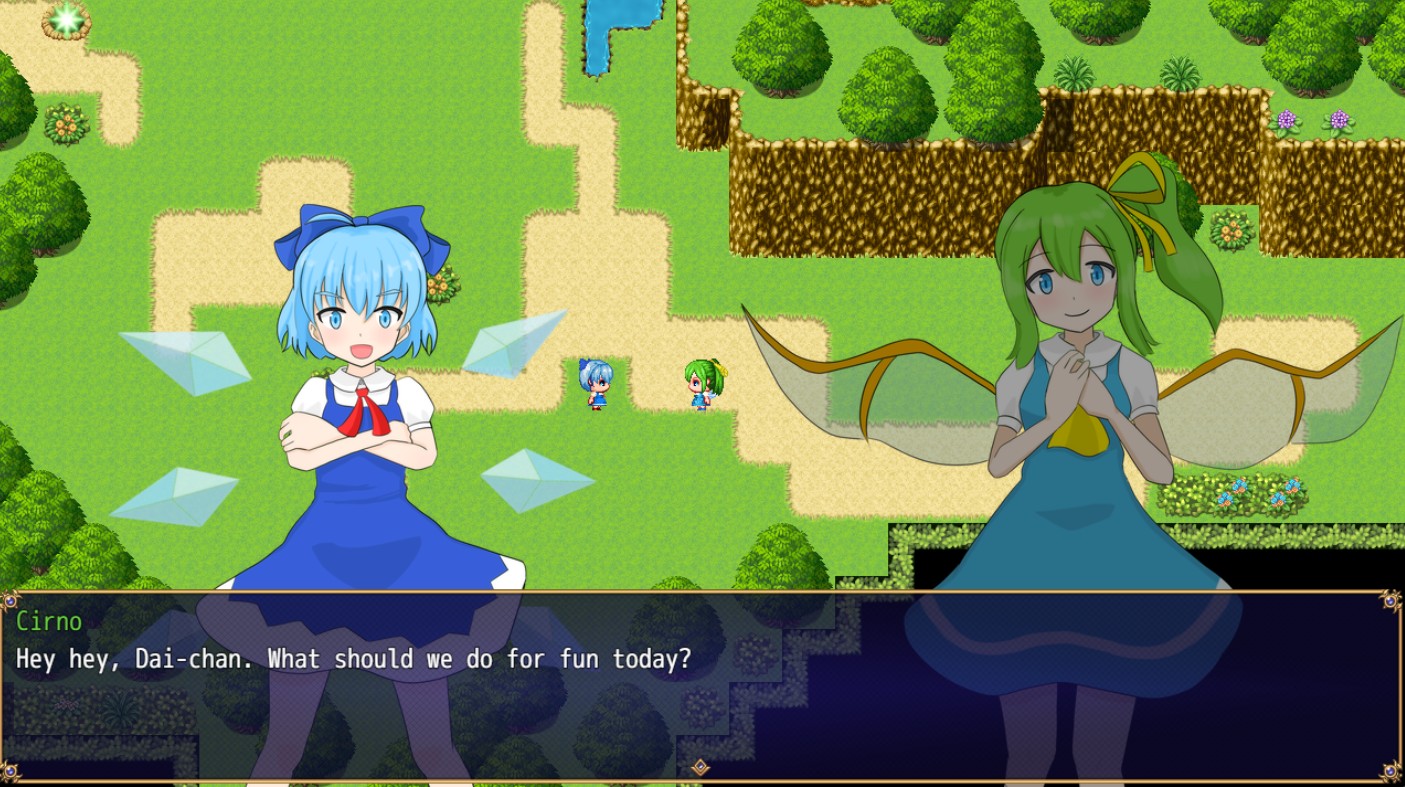Image resolution: width=1405 pixels, height=787 pixels.
Task: Click the orange flower in Cirno's hair
Action: pos(441,284)
